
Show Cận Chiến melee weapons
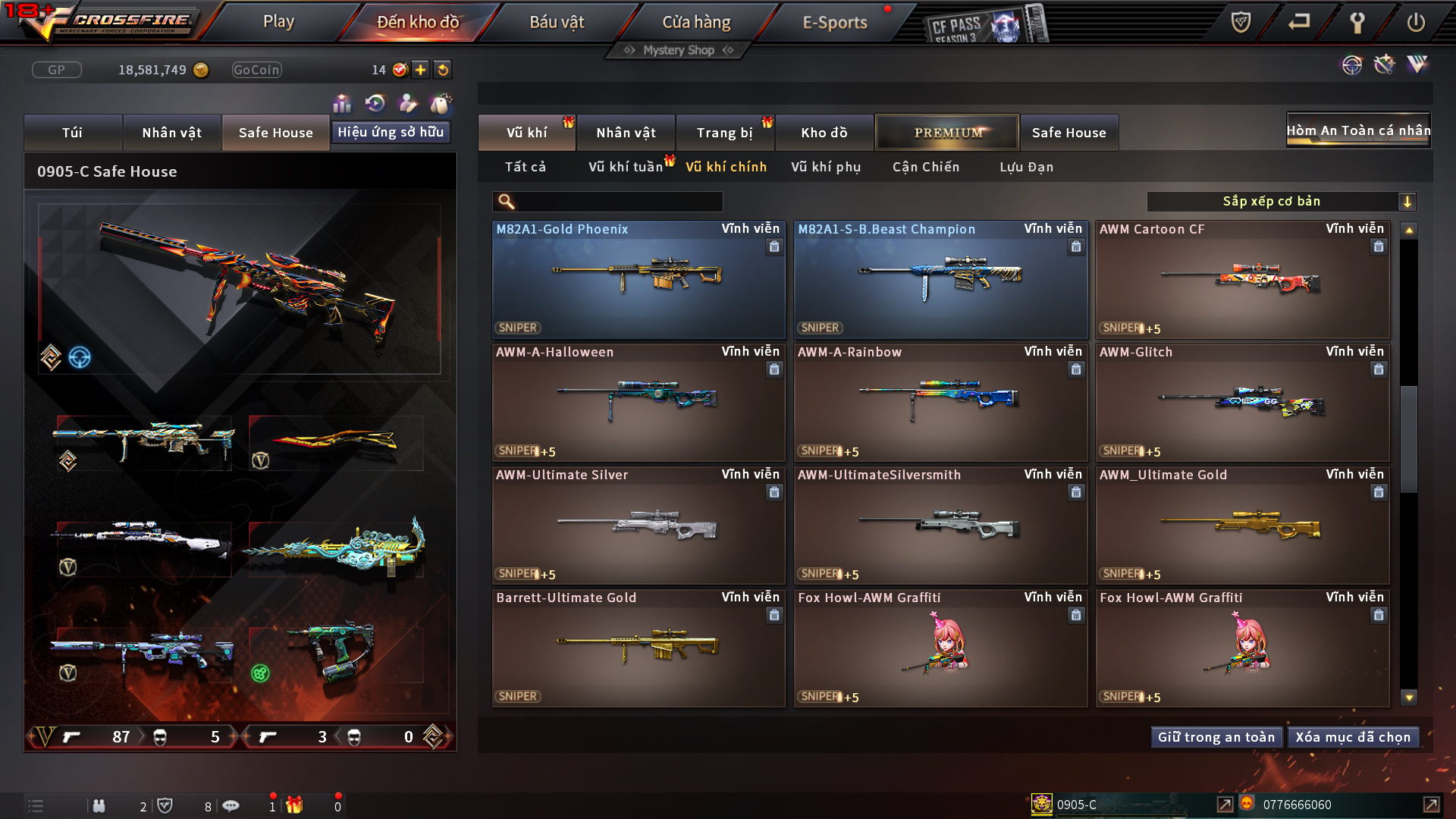pos(926,167)
